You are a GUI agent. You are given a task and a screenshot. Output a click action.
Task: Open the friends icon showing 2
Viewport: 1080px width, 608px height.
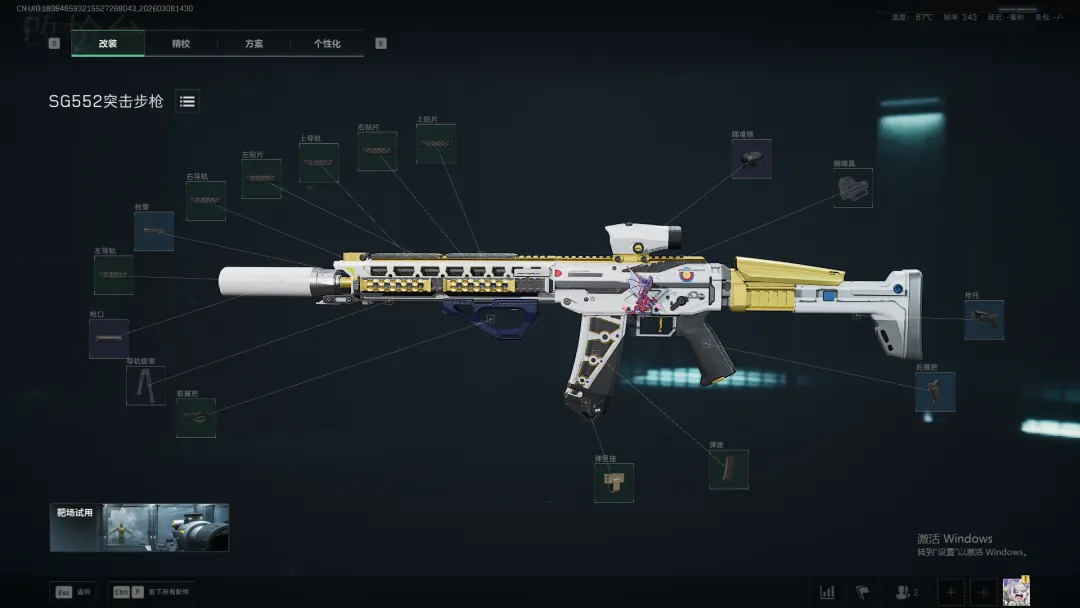click(x=906, y=592)
